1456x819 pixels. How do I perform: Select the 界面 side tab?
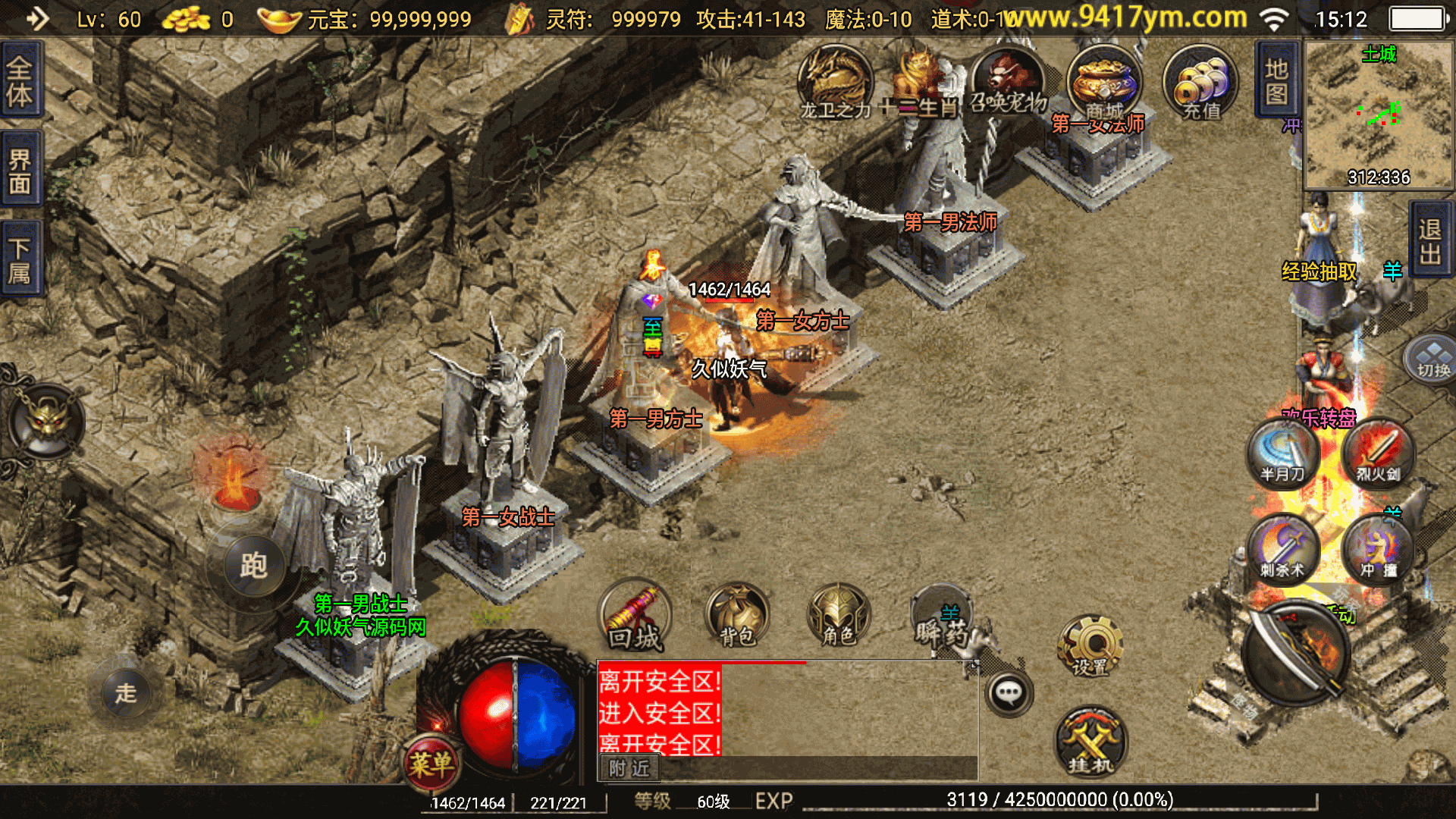[x=20, y=171]
